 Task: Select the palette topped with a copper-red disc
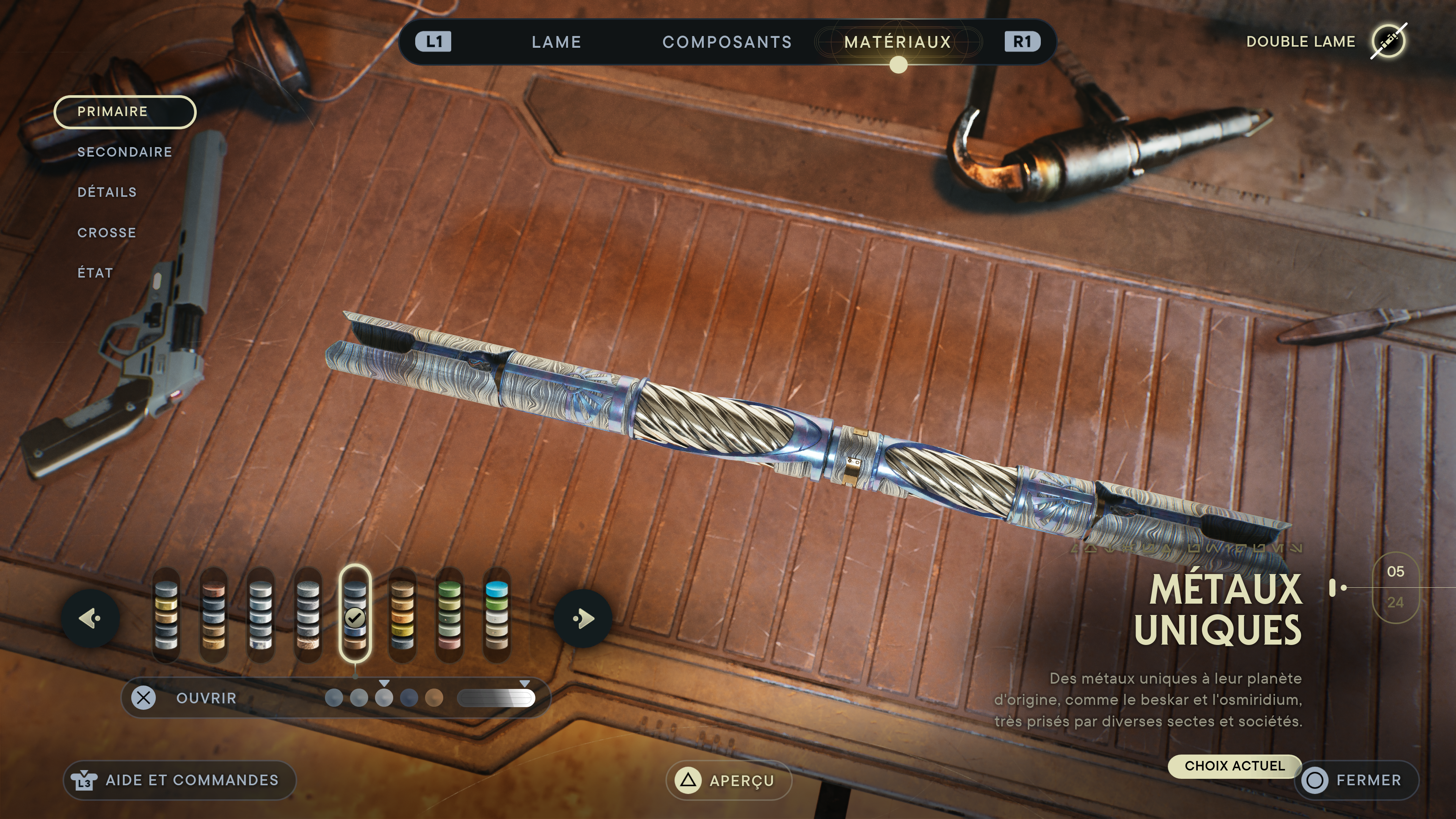click(213, 616)
